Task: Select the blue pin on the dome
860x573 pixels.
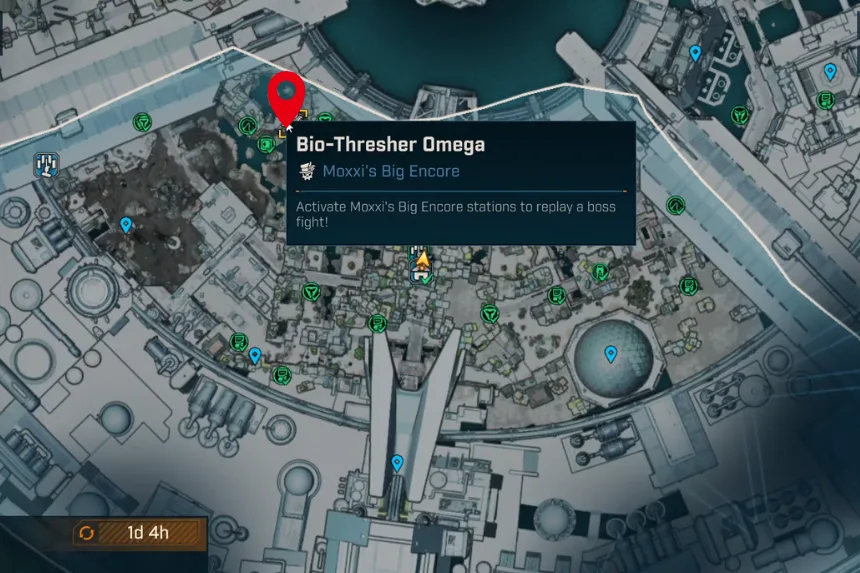Action: coord(611,353)
